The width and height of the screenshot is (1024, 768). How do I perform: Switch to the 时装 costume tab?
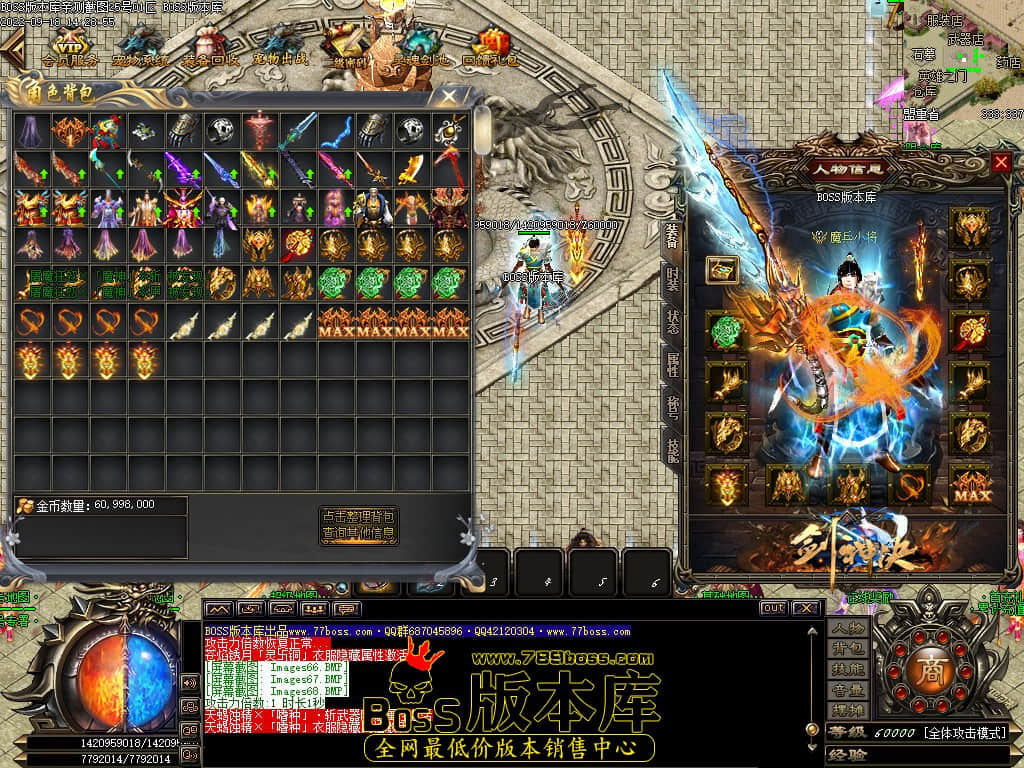click(673, 281)
